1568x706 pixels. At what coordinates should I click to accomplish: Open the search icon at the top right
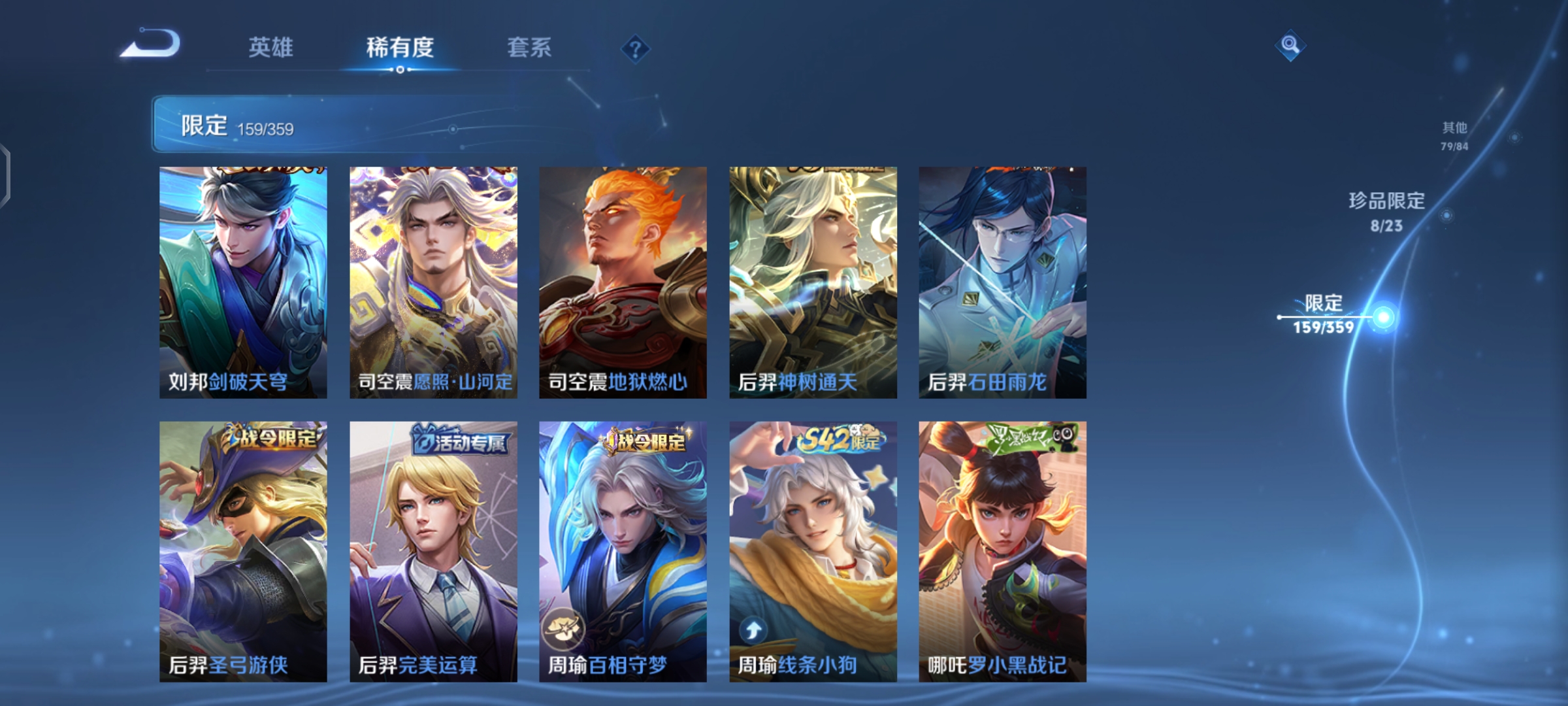point(1289,47)
